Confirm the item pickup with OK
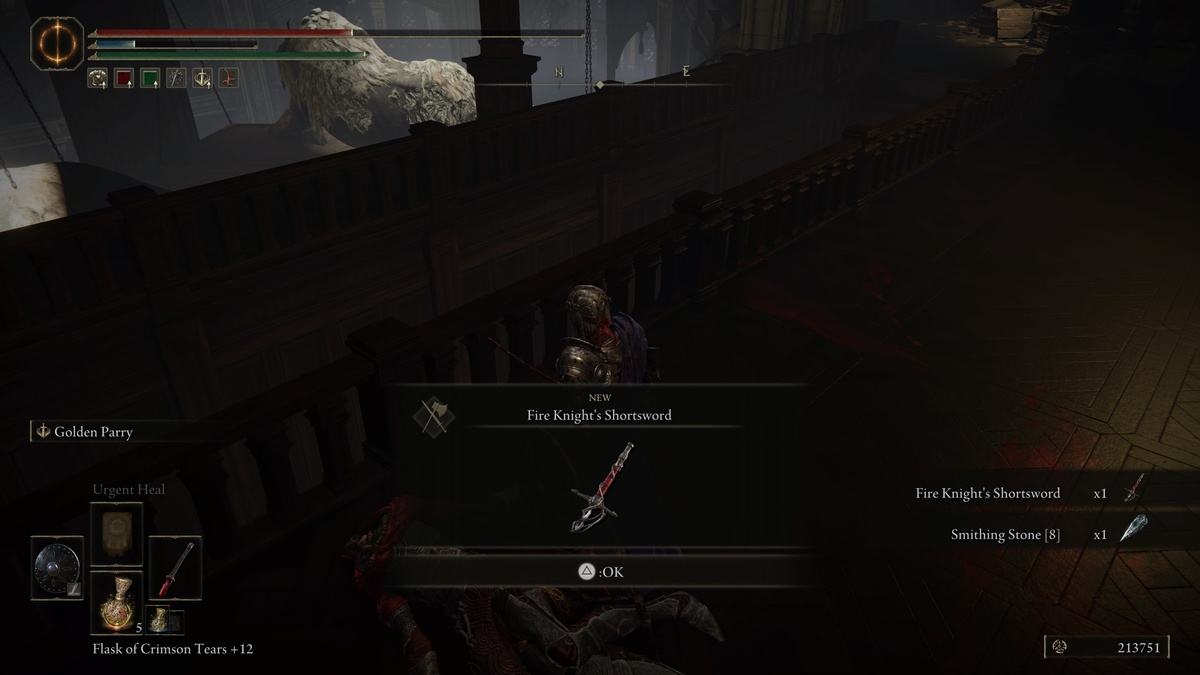 pos(598,572)
